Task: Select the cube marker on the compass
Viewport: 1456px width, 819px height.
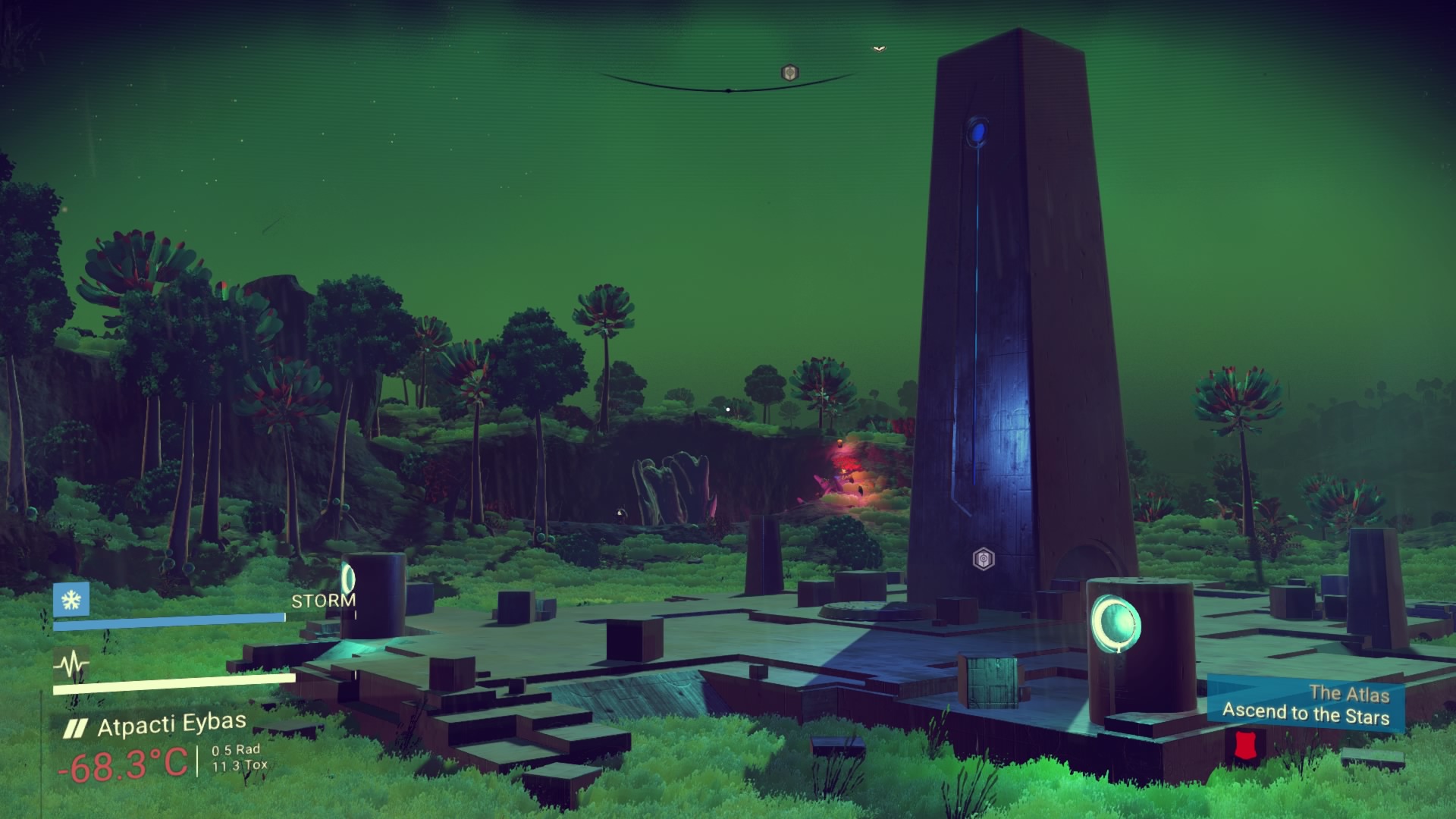Action: 790,73
